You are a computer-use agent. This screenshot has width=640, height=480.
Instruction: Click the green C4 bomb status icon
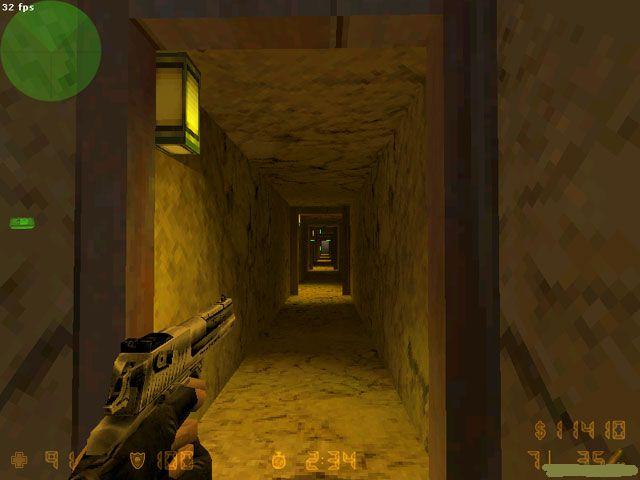(21, 222)
